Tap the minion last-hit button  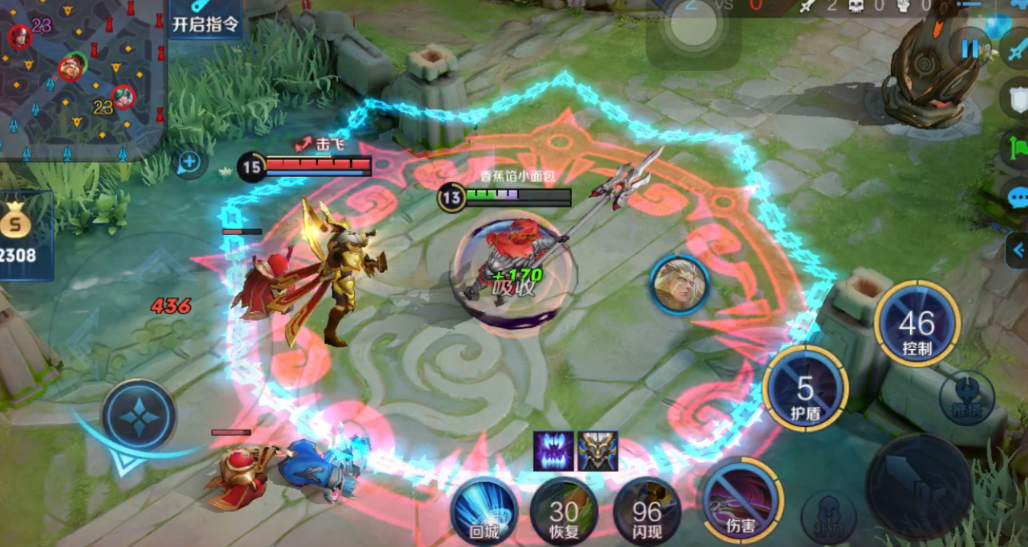click(828, 516)
